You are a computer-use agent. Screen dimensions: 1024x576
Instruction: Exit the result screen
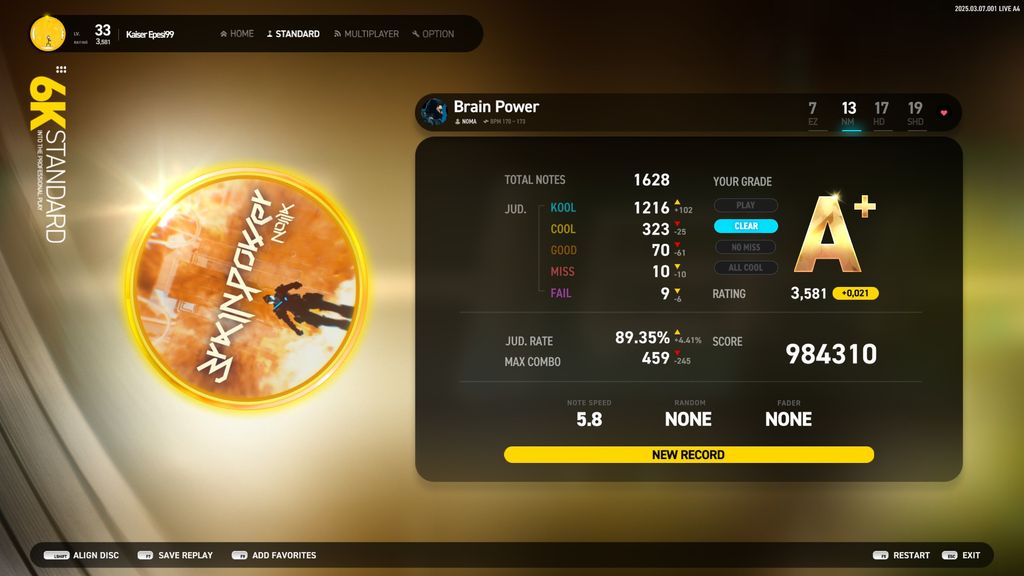(962, 555)
